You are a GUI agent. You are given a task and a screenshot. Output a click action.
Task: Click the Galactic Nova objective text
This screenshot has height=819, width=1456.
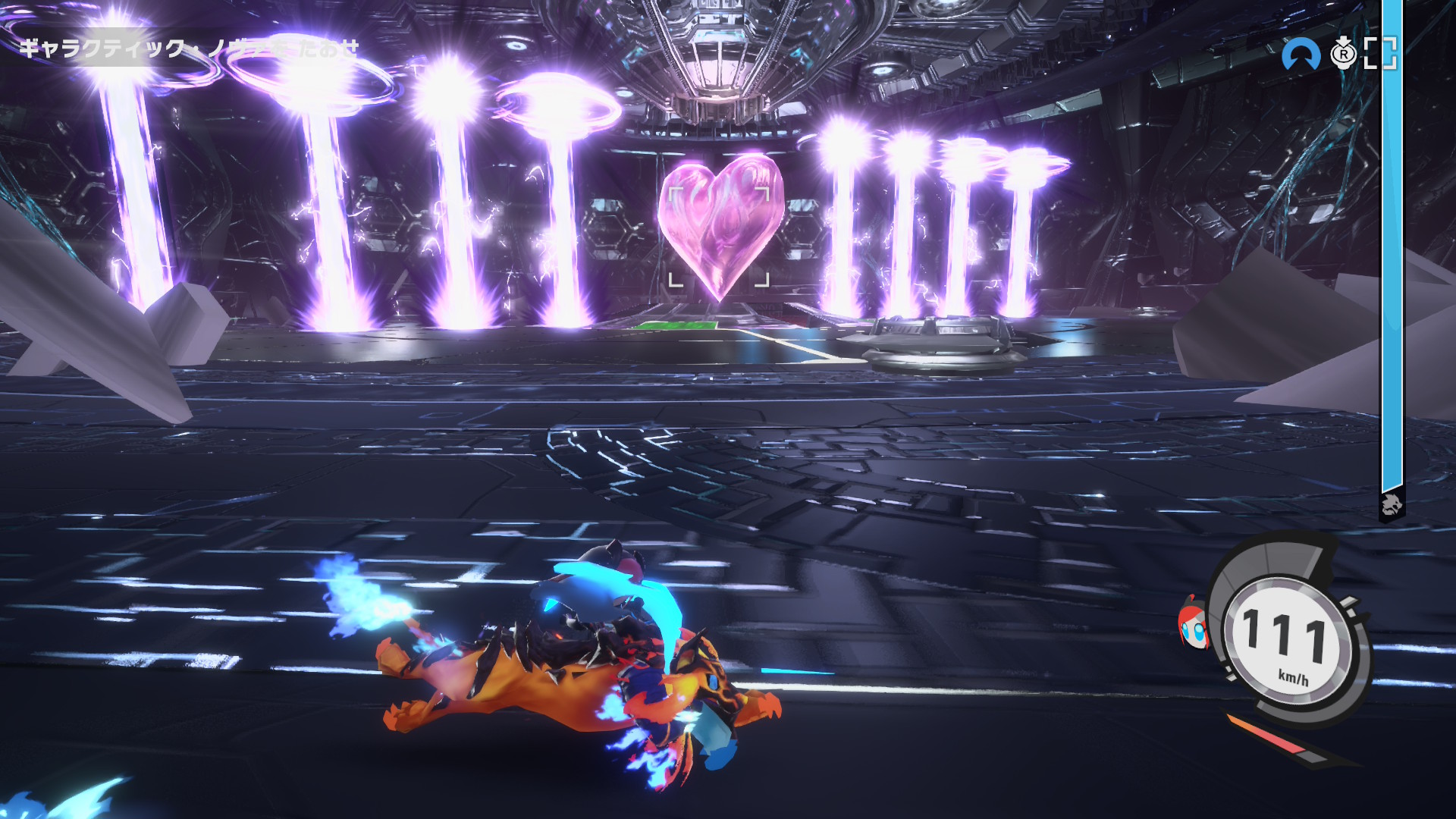pyautogui.click(x=188, y=49)
